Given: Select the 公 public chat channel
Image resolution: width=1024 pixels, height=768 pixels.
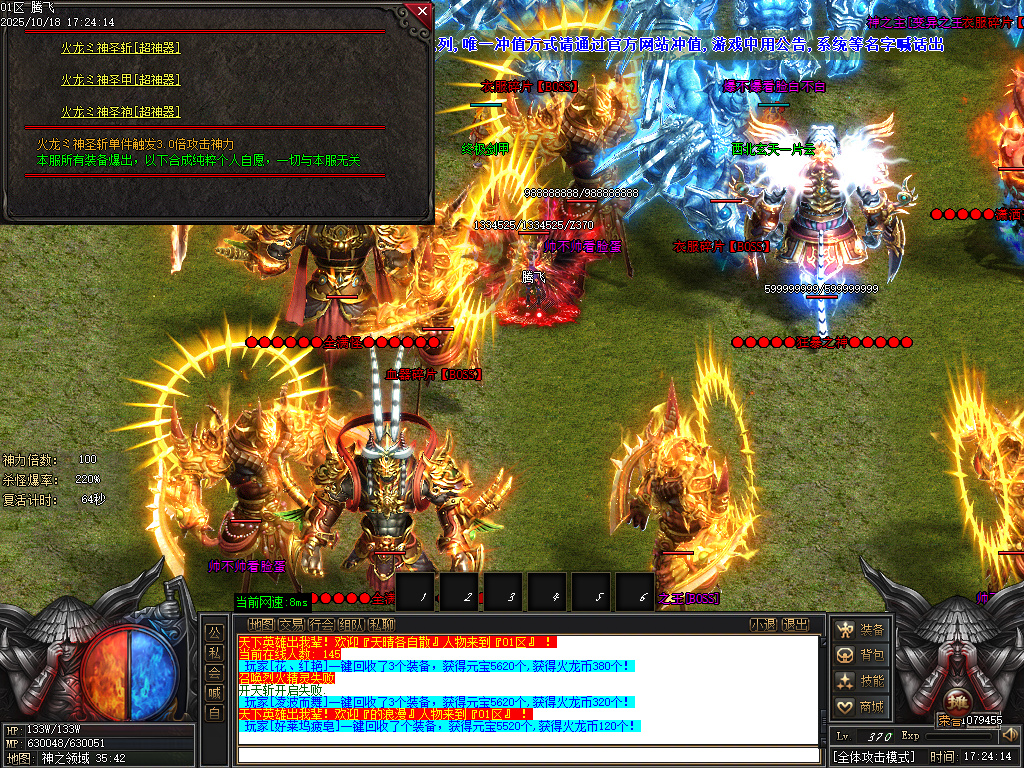Looking at the screenshot, I should (214, 632).
